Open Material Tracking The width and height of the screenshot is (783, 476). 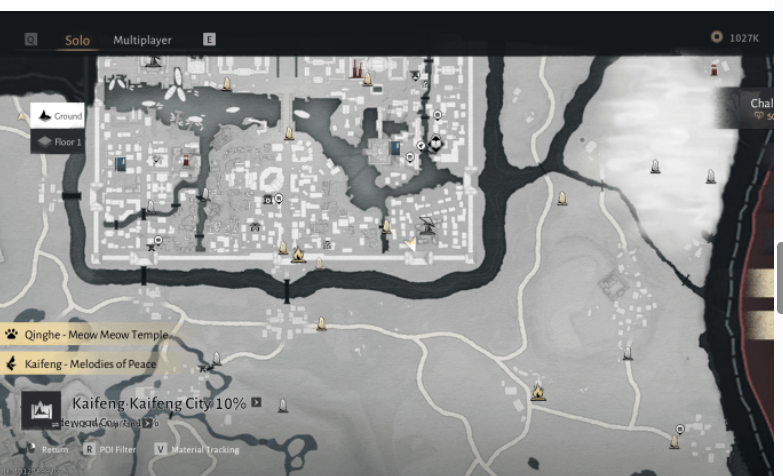pyautogui.click(x=196, y=450)
